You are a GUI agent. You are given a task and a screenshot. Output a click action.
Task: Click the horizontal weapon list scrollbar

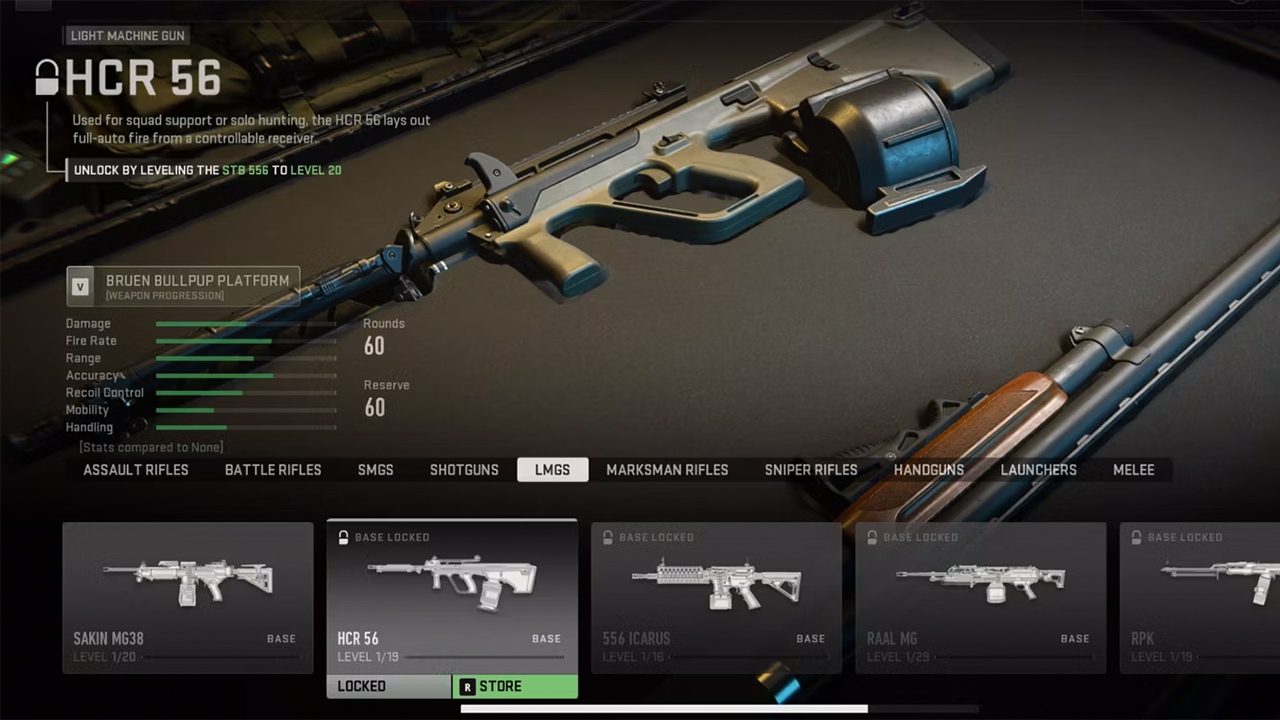(x=664, y=709)
